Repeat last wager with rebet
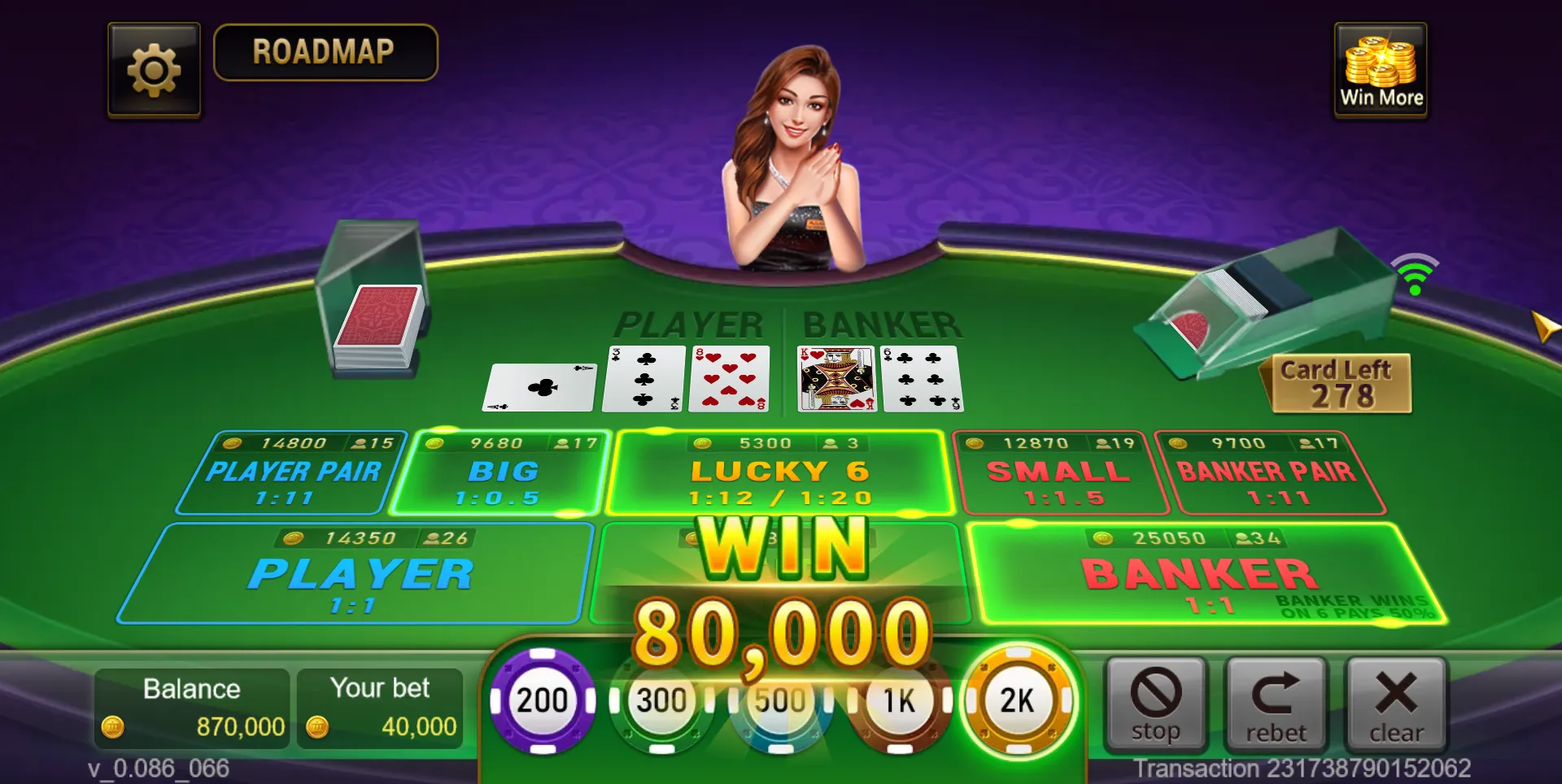Viewport: 1562px width, 784px height. 1276,704
